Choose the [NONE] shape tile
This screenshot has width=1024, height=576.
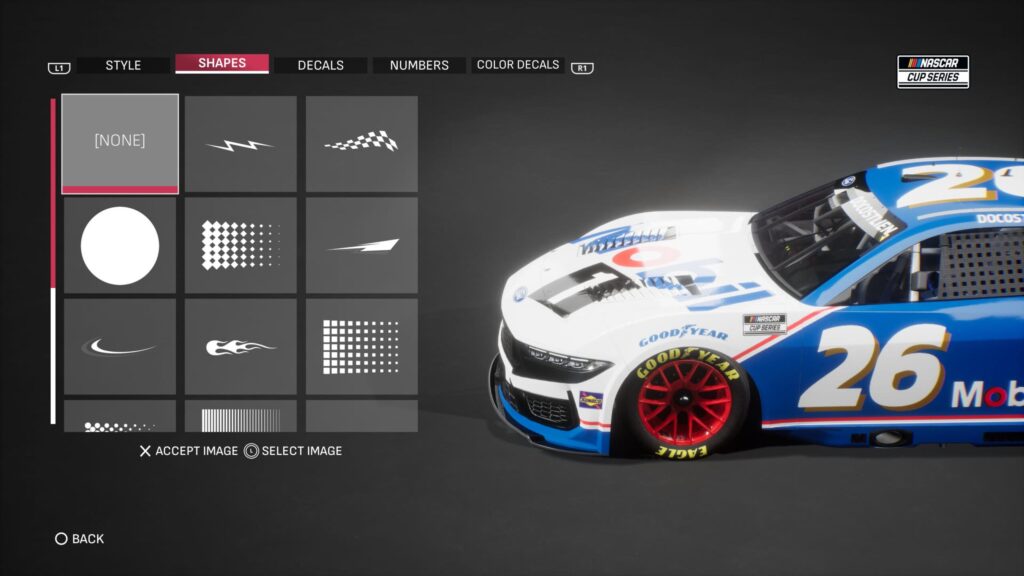(120, 143)
